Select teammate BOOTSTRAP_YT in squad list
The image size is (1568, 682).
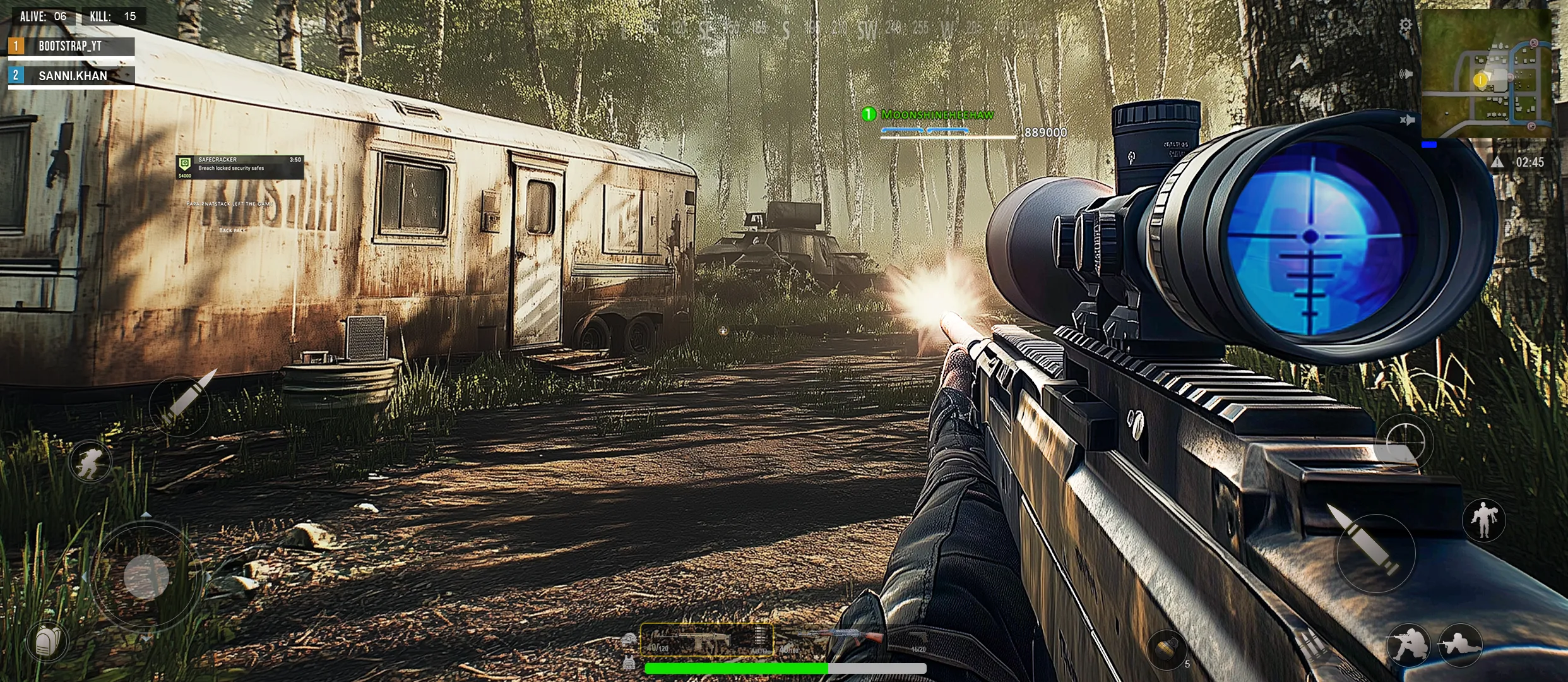tap(71, 47)
